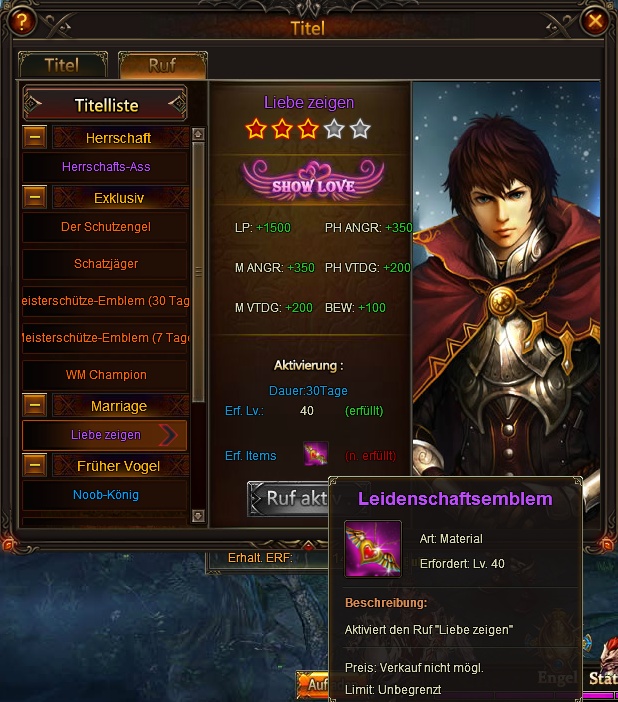Select Meisterschütze-Emblem (7 Tage) entry
Viewport: 618px width, 702px height.
tap(105, 338)
